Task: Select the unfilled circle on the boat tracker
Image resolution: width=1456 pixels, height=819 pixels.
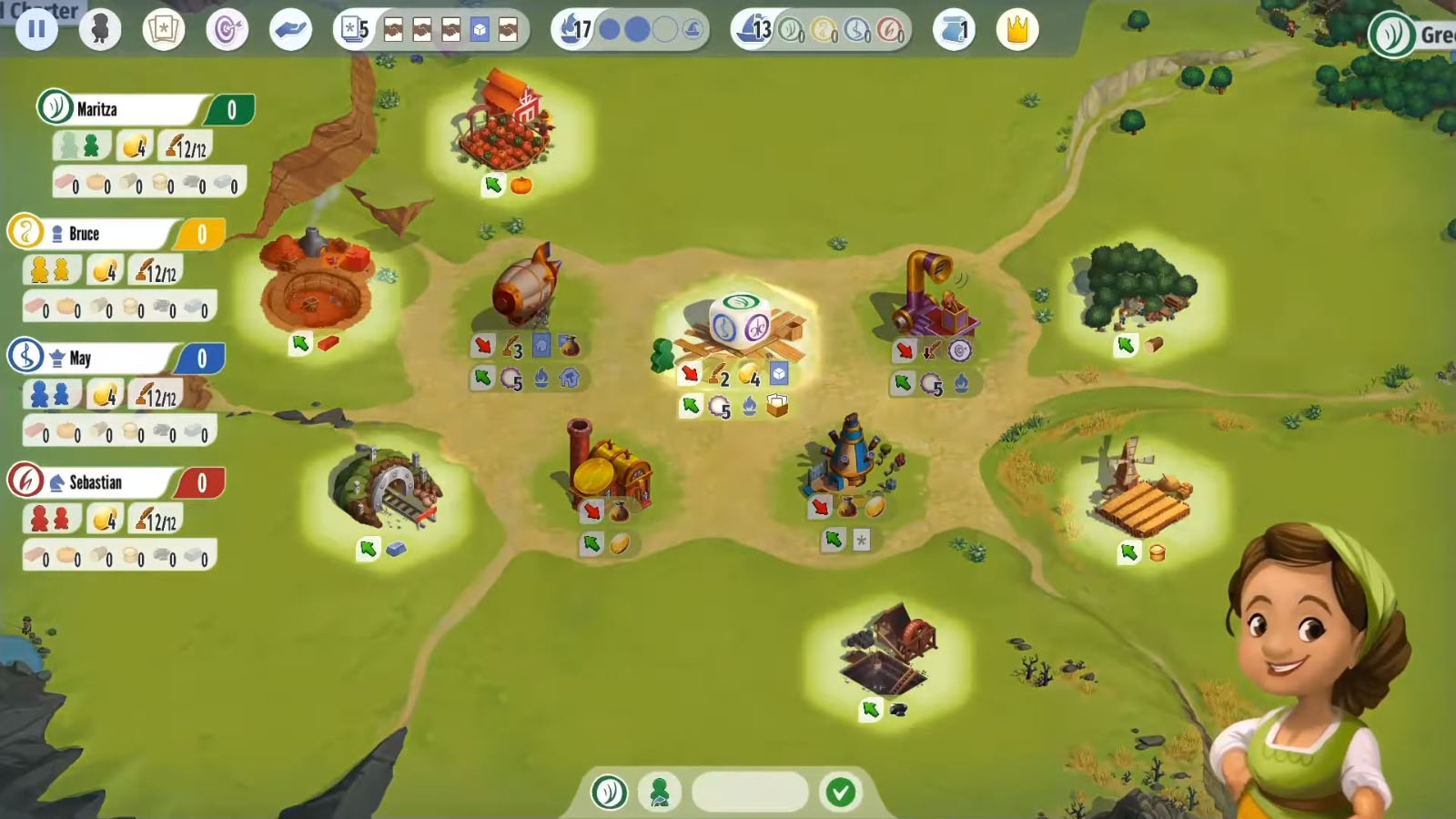Action: (666, 28)
